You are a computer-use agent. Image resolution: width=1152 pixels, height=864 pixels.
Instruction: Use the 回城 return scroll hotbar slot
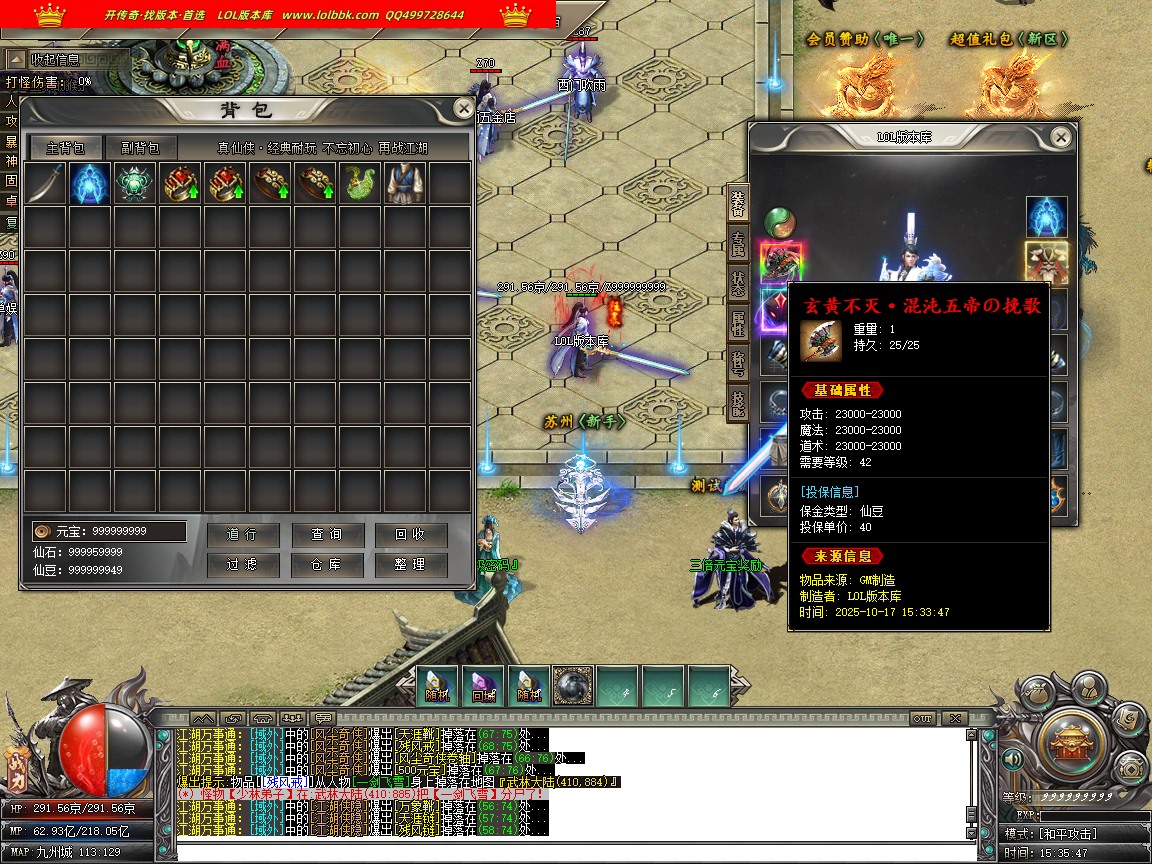483,685
